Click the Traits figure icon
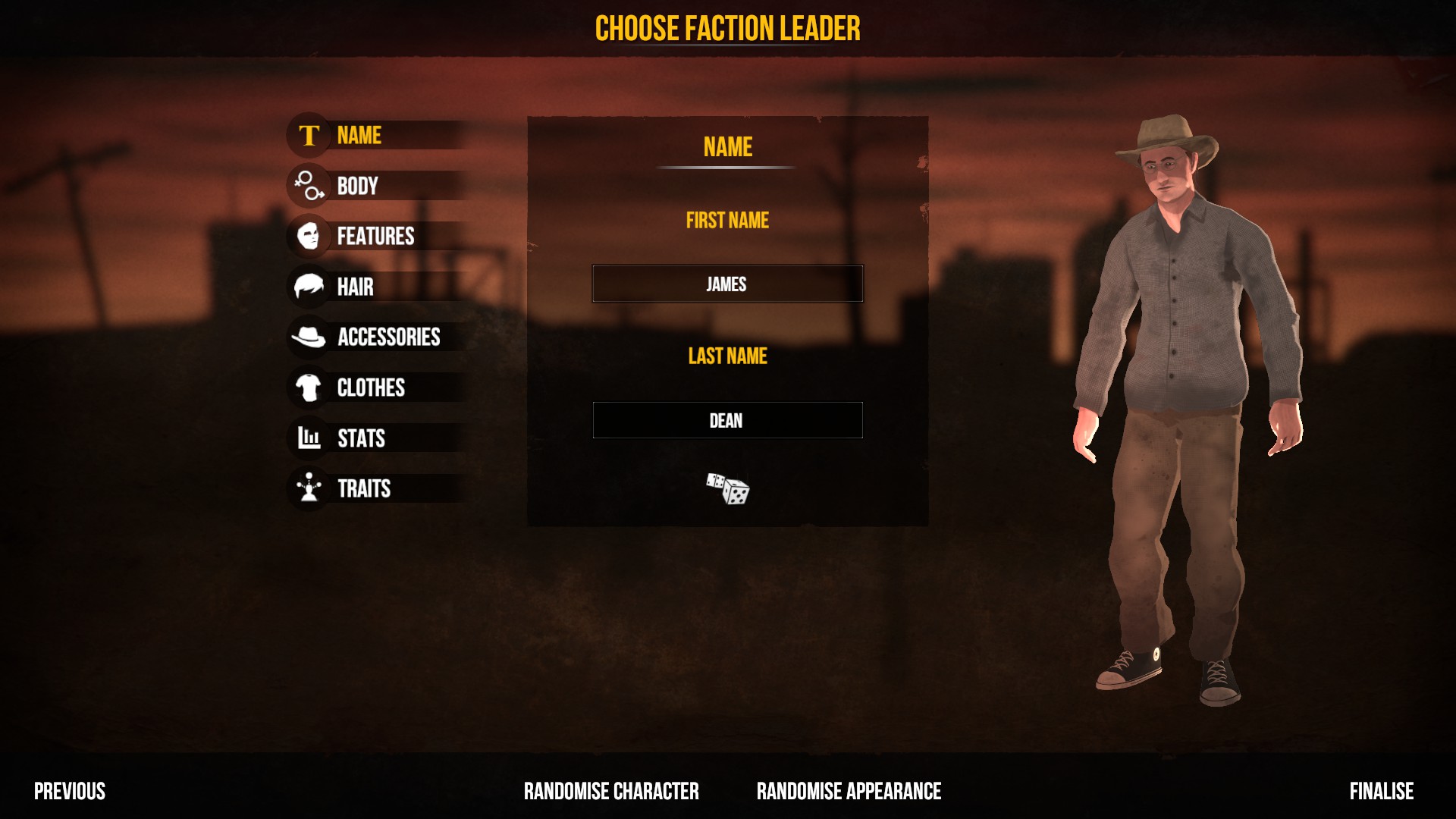 [308, 489]
